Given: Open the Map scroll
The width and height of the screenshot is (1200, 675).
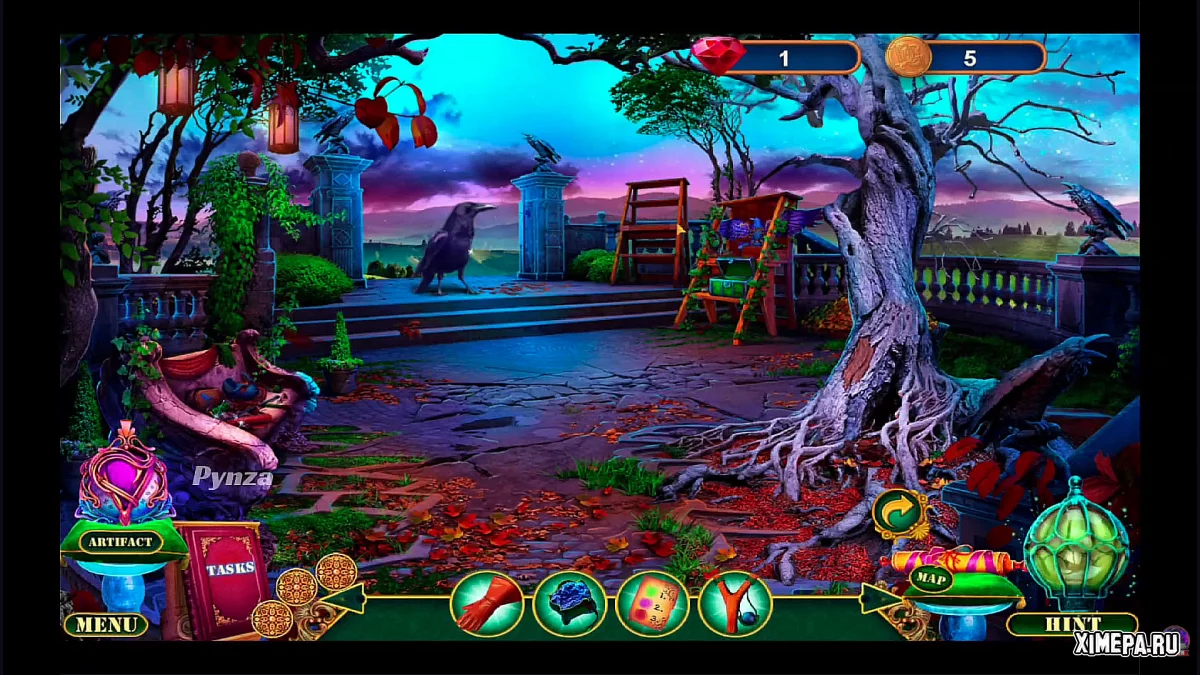Looking at the screenshot, I should click(929, 579).
